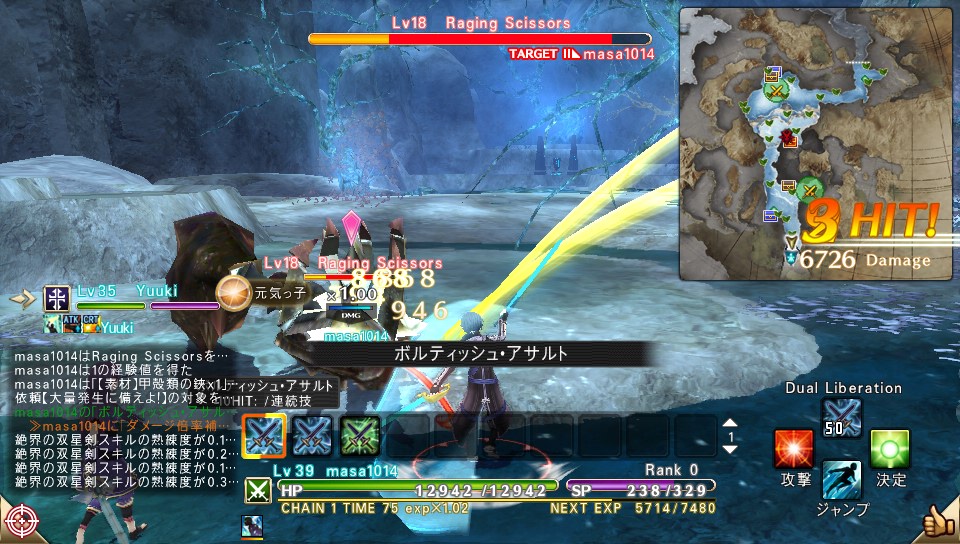Open the battle chat log

click(115, 418)
